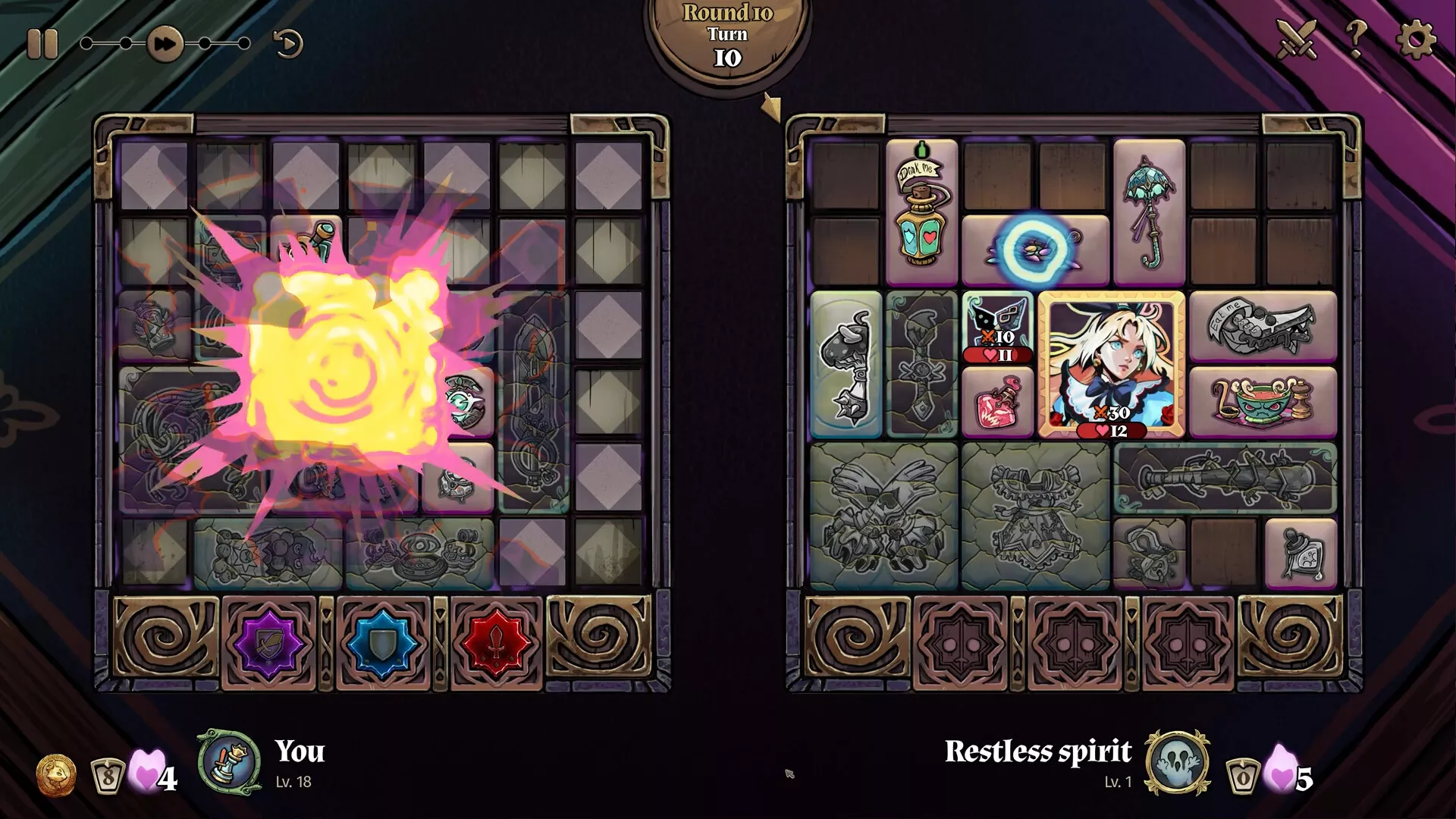The height and width of the screenshot is (819, 1456).
Task: Open the crossed swords battle menu
Action: coord(1295,38)
